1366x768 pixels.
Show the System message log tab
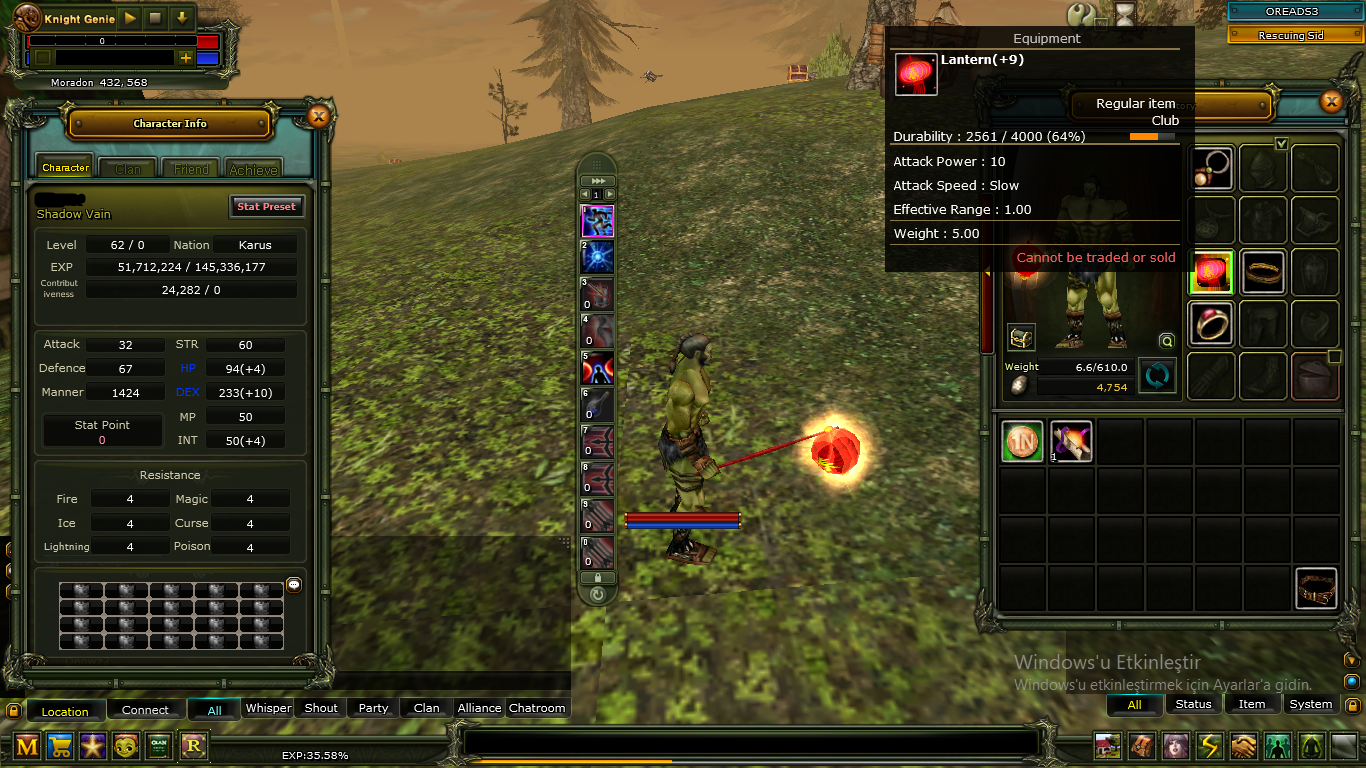[1310, 704]
